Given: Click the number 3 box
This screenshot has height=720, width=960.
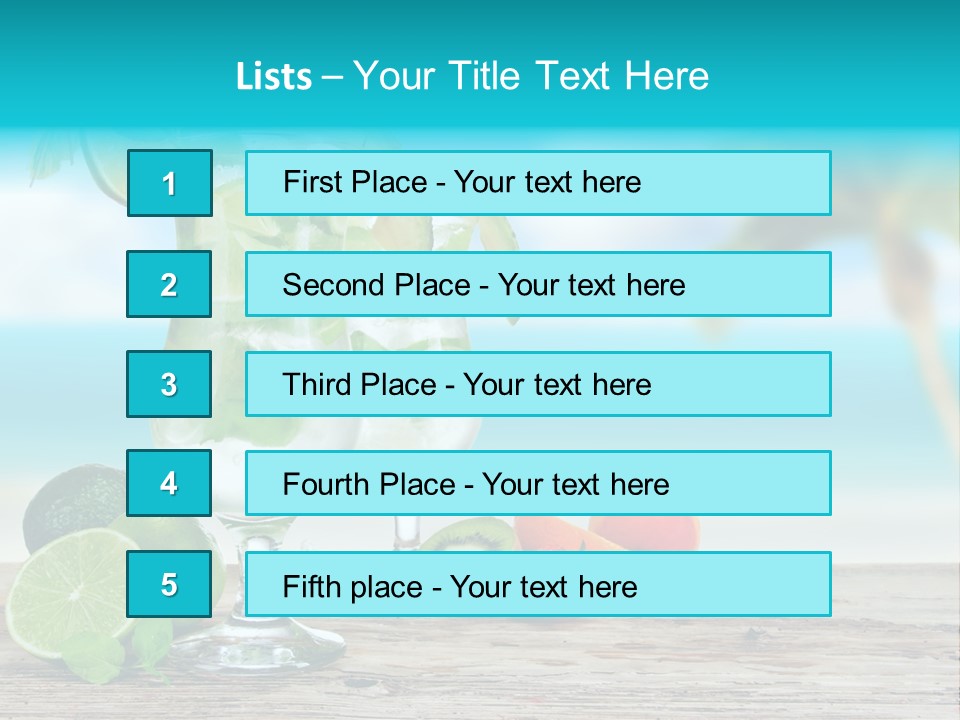Looking at the screenshot, I should pyautogui.click(x=169, y=384).
